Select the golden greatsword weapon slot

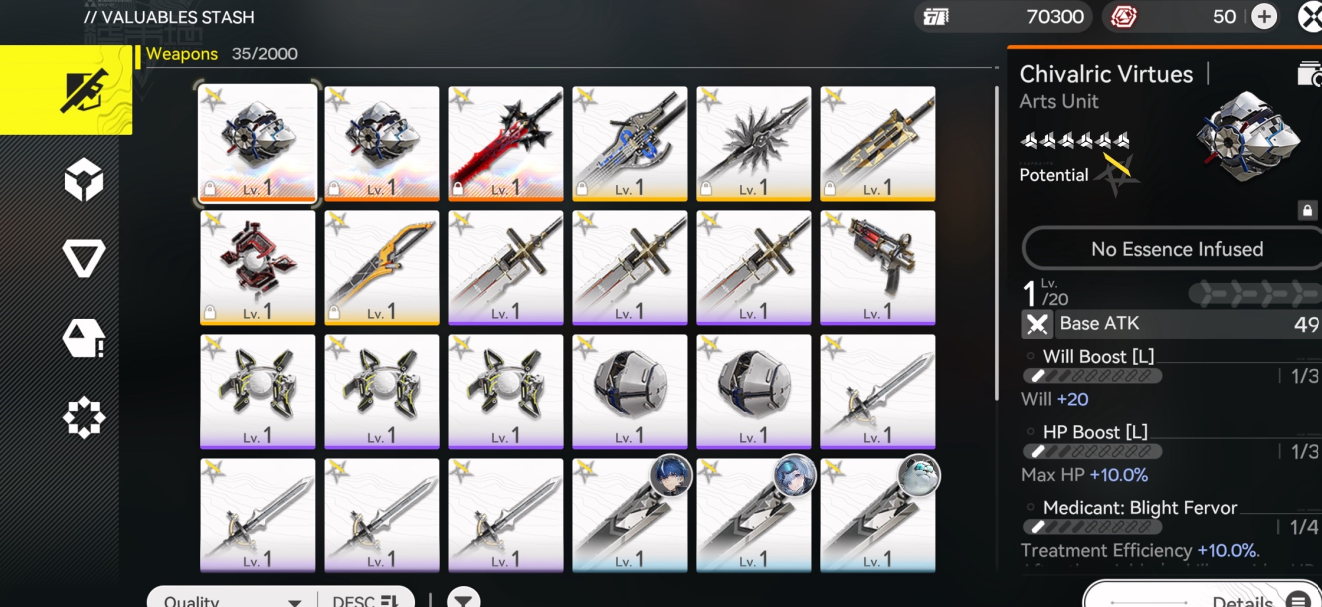[877, 143]
